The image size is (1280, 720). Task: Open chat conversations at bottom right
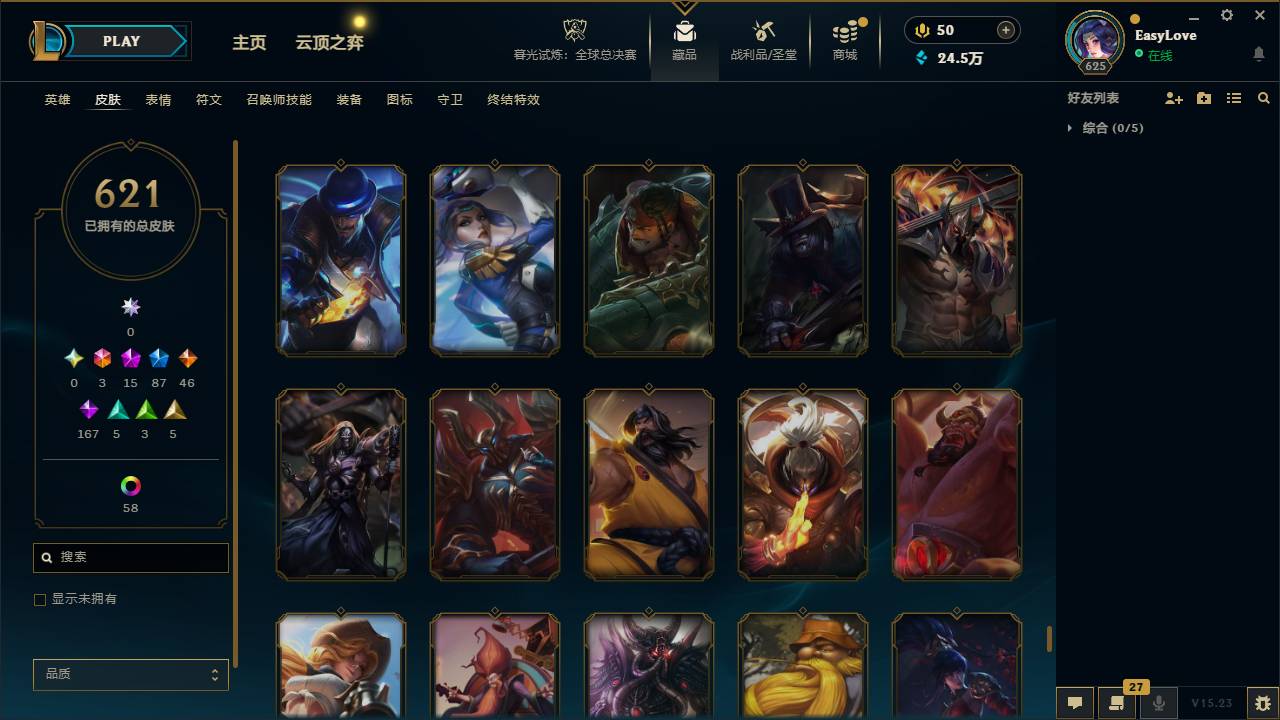coord(1074,703)
